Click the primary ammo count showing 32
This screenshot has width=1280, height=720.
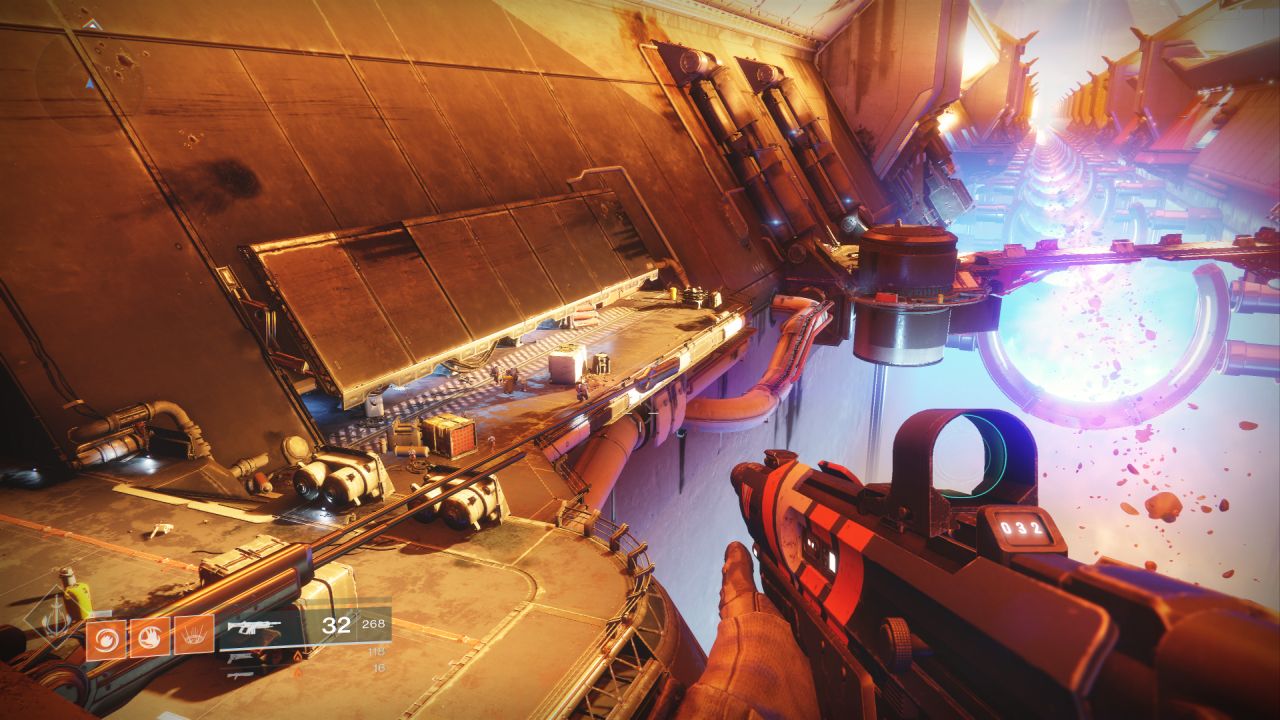339,624
